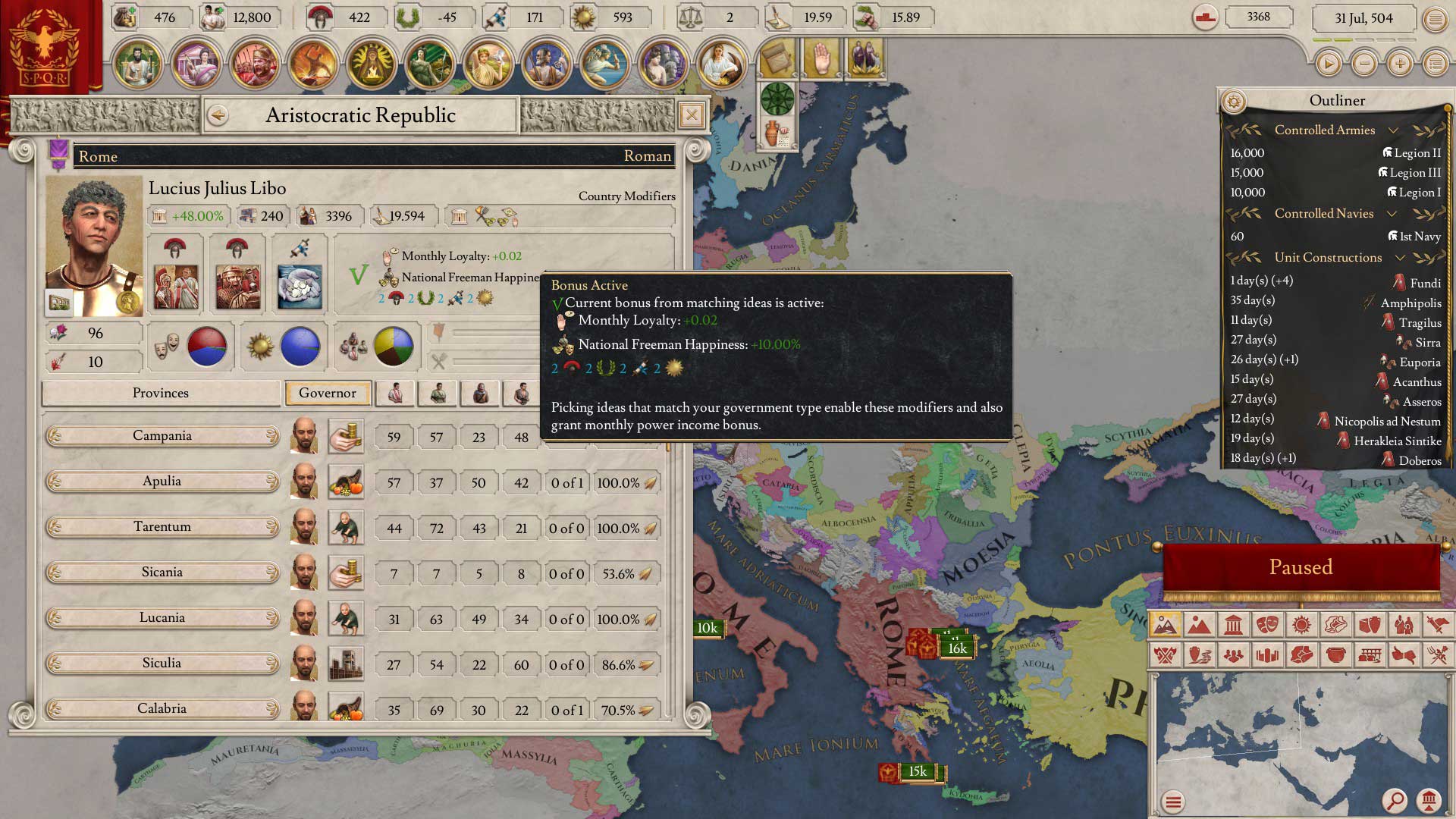Image resolution: width=1456 pixels, height=819 pixels.
Task: Toggle the game pause play button
Action: tap(1328, 64)
